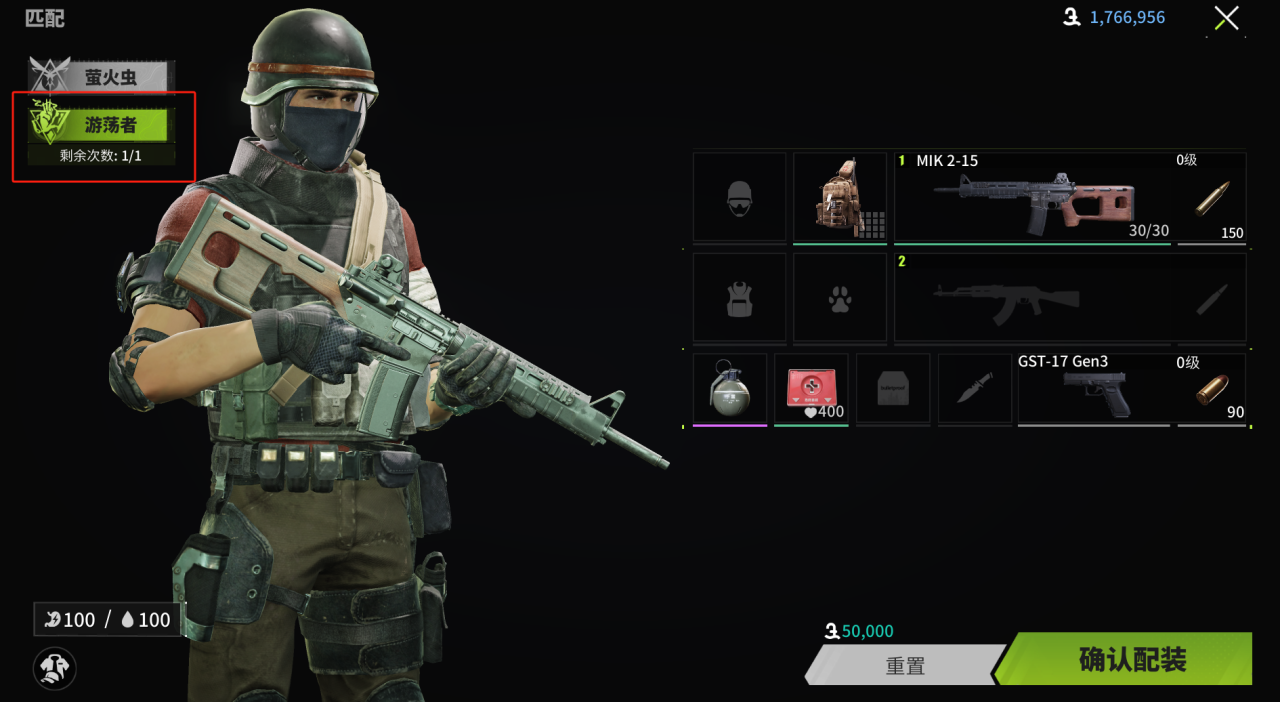Close the loadout screen

pos(1226,18)
